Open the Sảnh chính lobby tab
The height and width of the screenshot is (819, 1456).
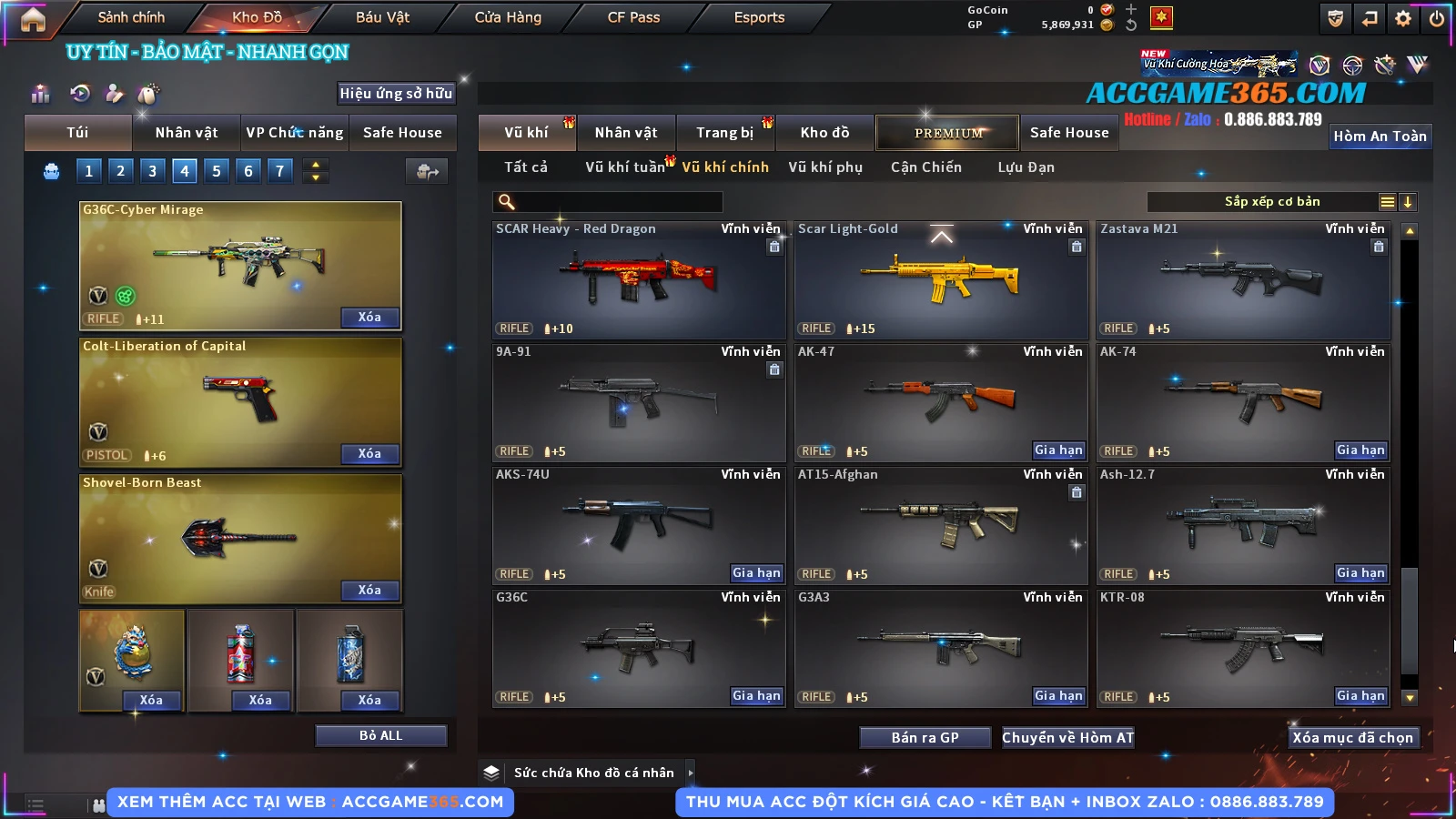(131, 17)
